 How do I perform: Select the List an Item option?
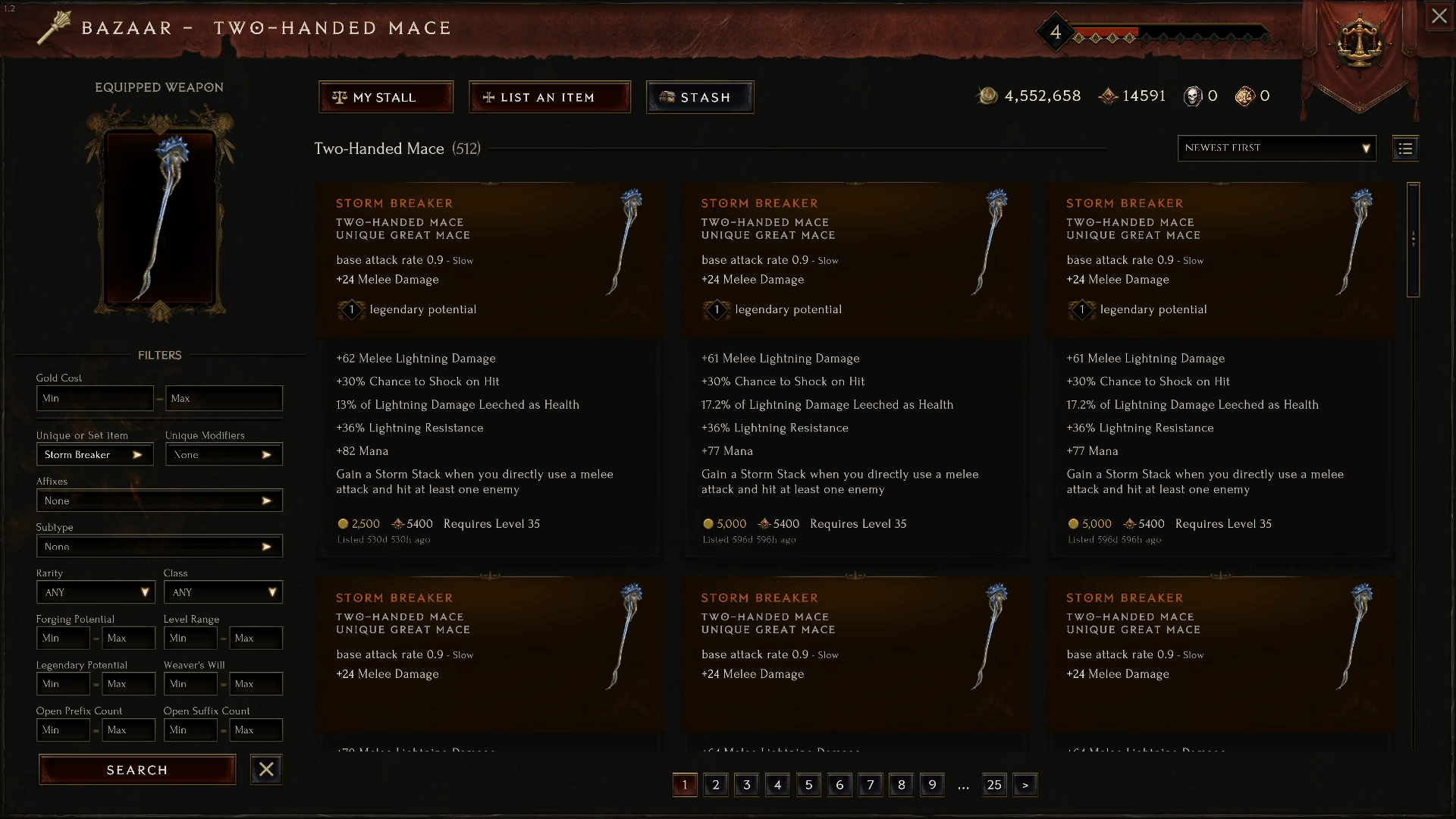click(x=549, y=97)
